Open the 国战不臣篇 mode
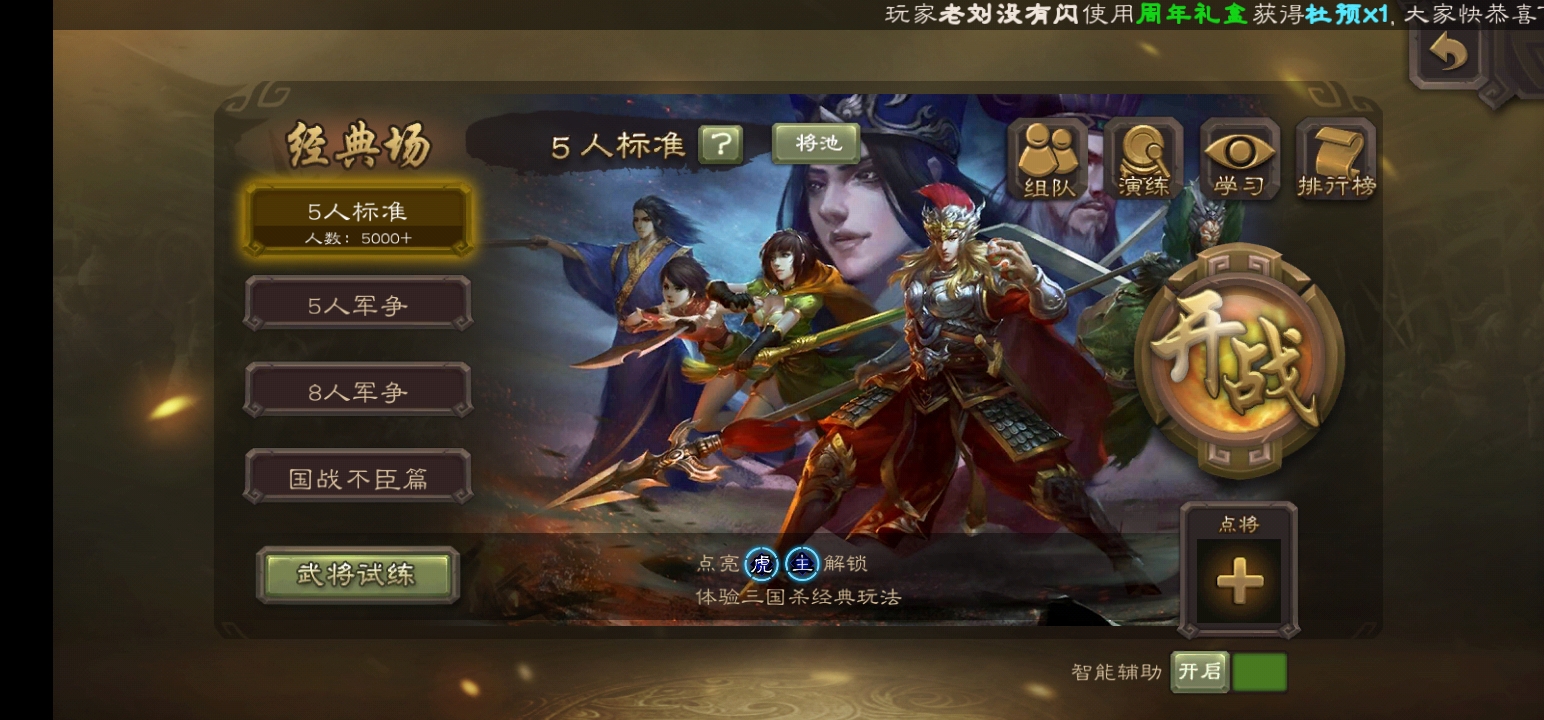 [x=358, y=477]
